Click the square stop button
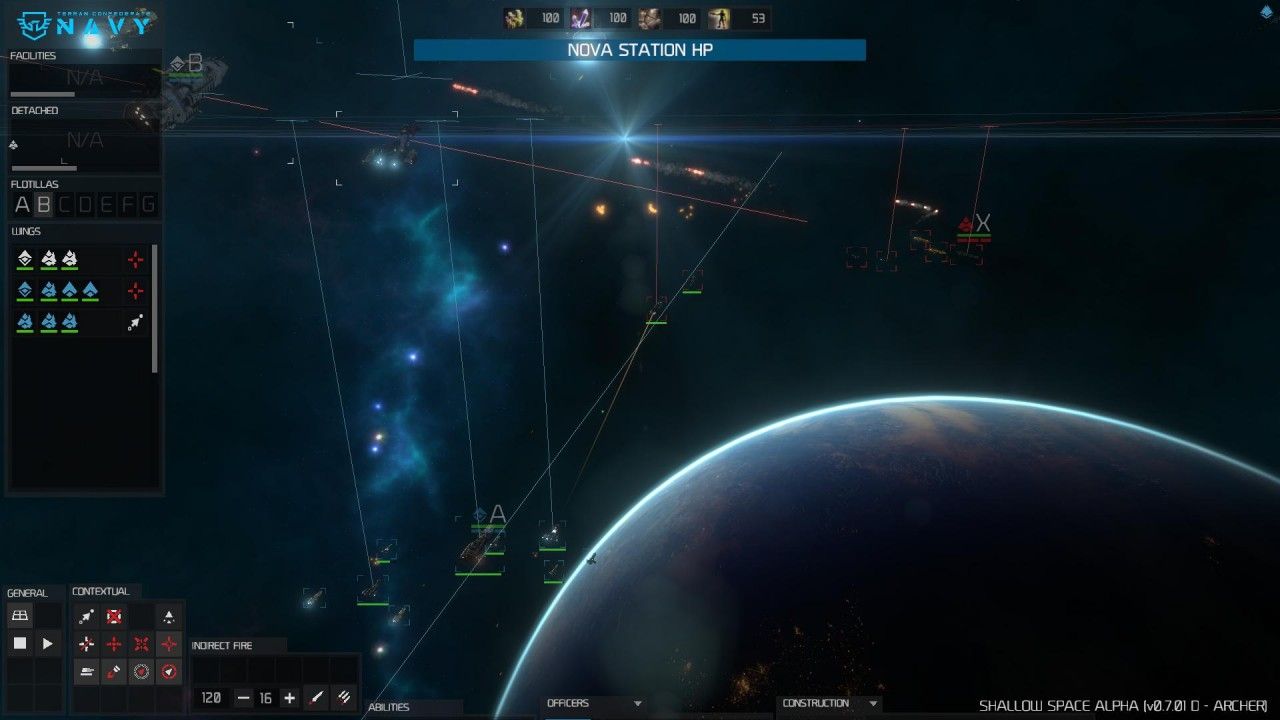This screenshot has width=1280, height=720. point(20,644)
